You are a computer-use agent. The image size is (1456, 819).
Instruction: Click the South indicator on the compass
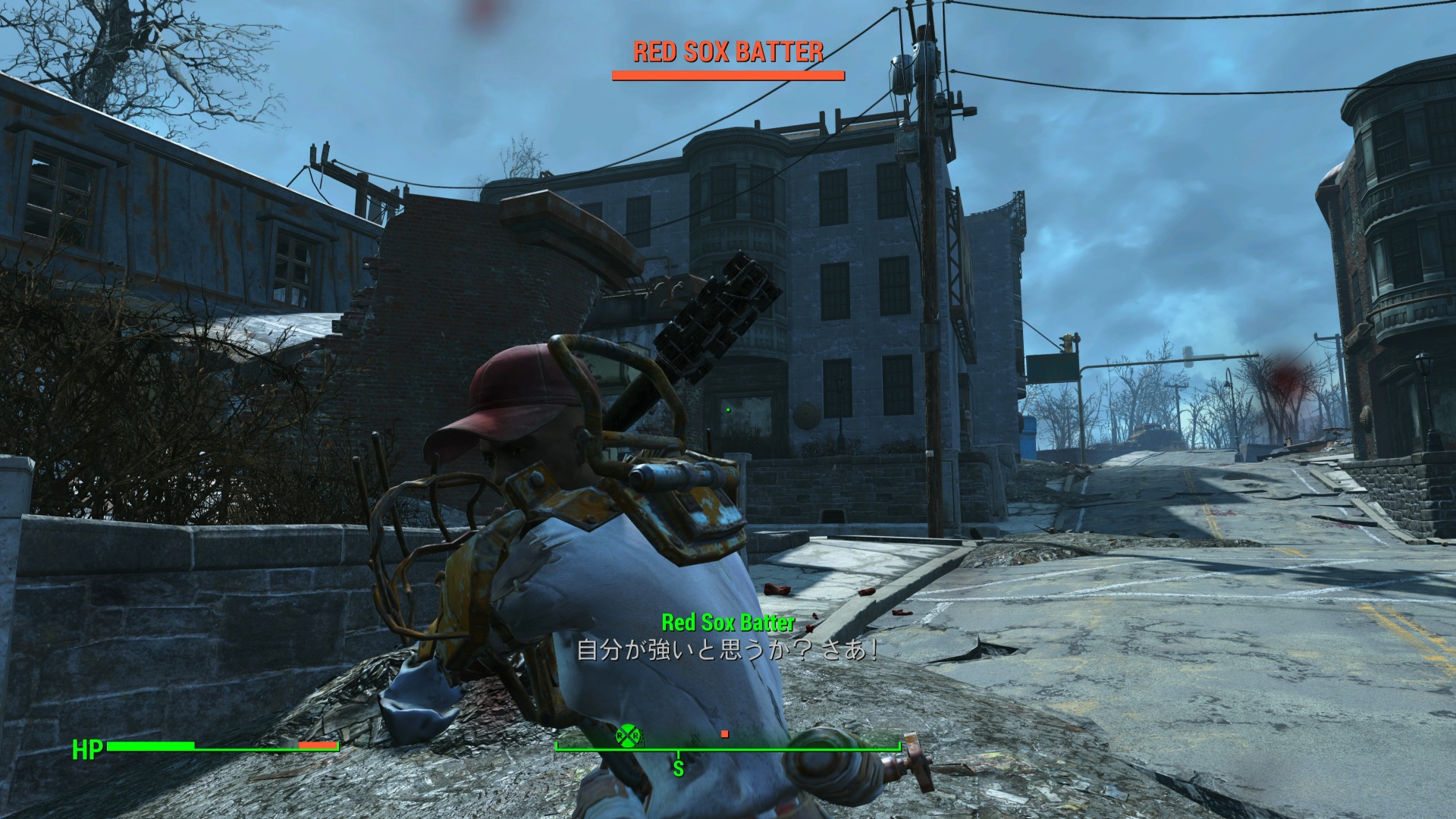point(678,768)
